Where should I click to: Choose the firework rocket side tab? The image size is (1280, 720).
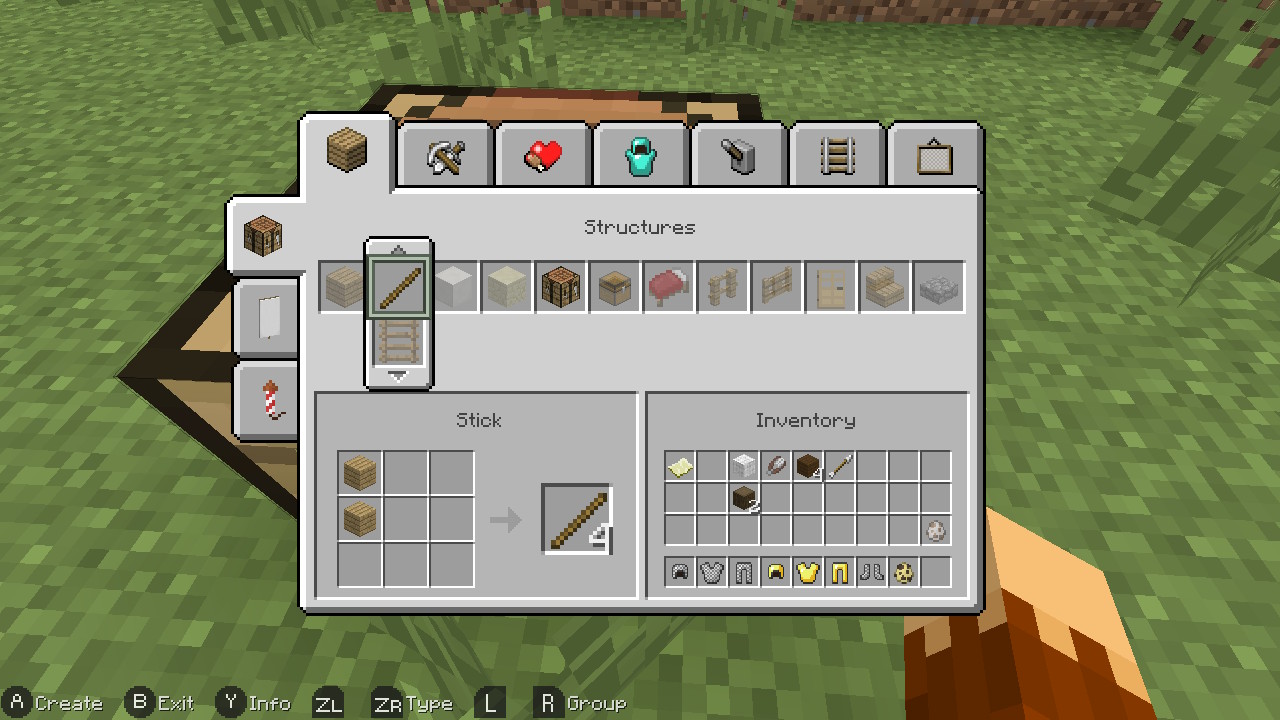(267, 401)
